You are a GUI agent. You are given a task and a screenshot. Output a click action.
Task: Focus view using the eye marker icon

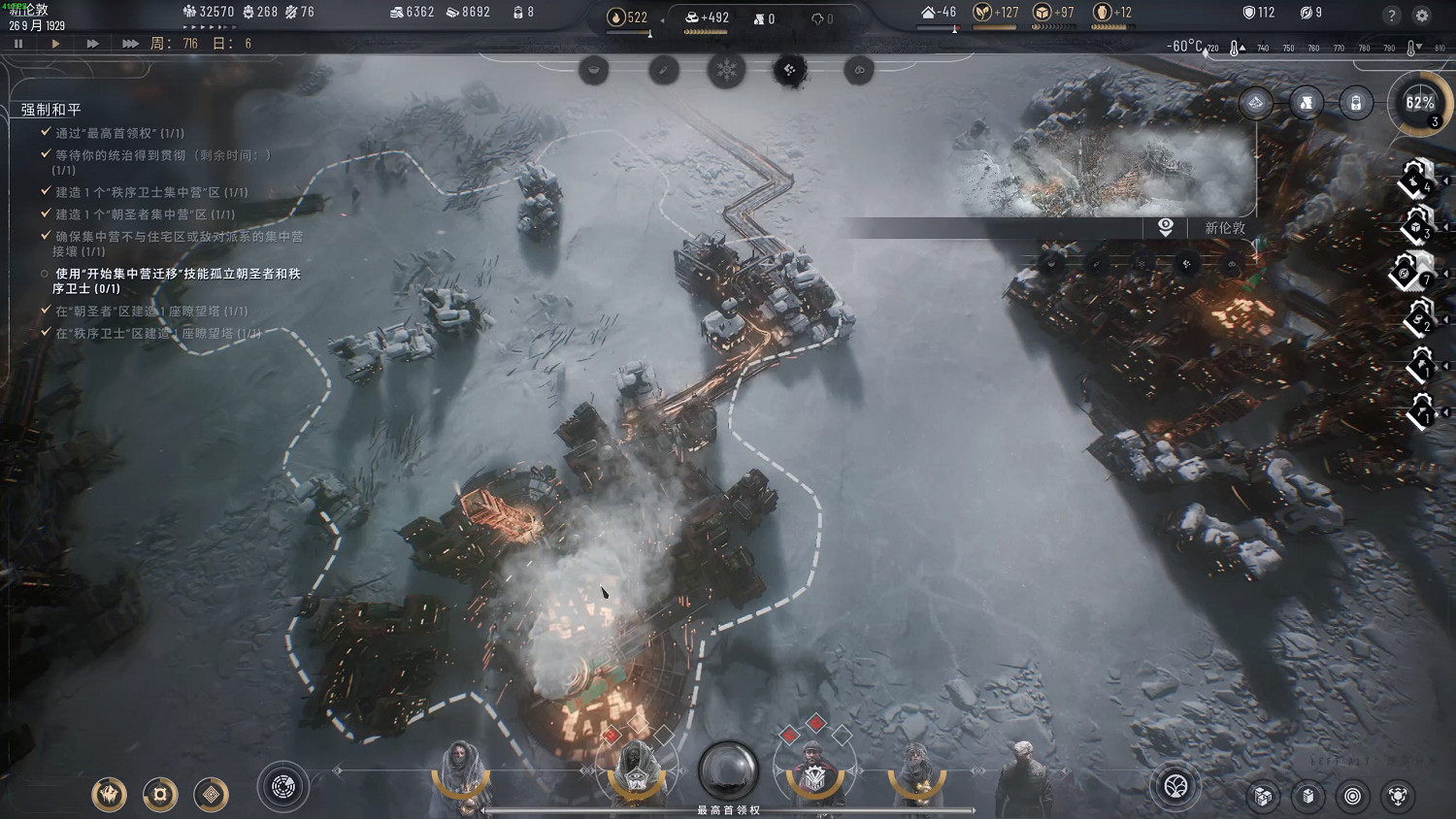click(1166, 227)
